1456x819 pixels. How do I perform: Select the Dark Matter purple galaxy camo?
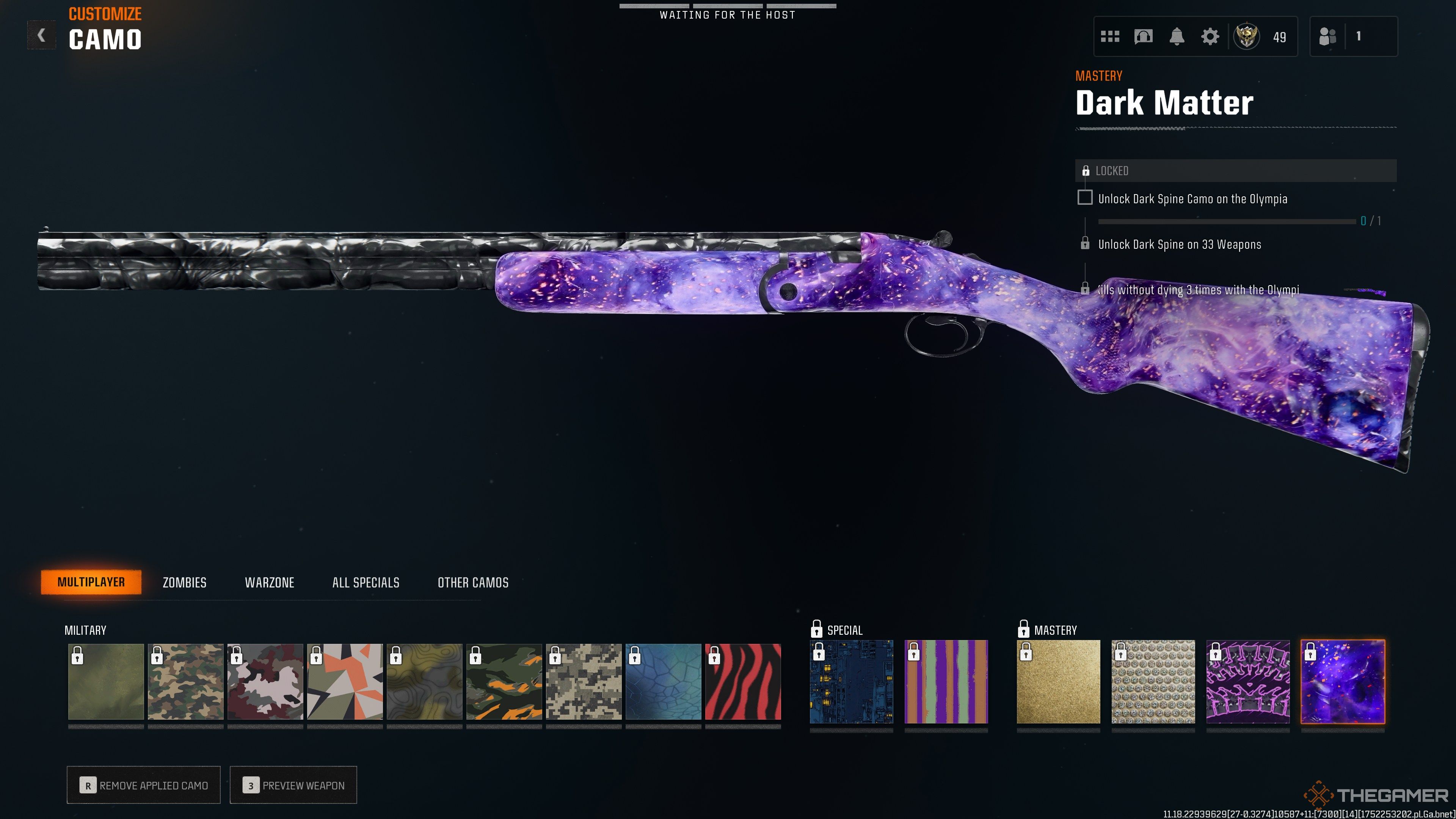click(1342, 682)
